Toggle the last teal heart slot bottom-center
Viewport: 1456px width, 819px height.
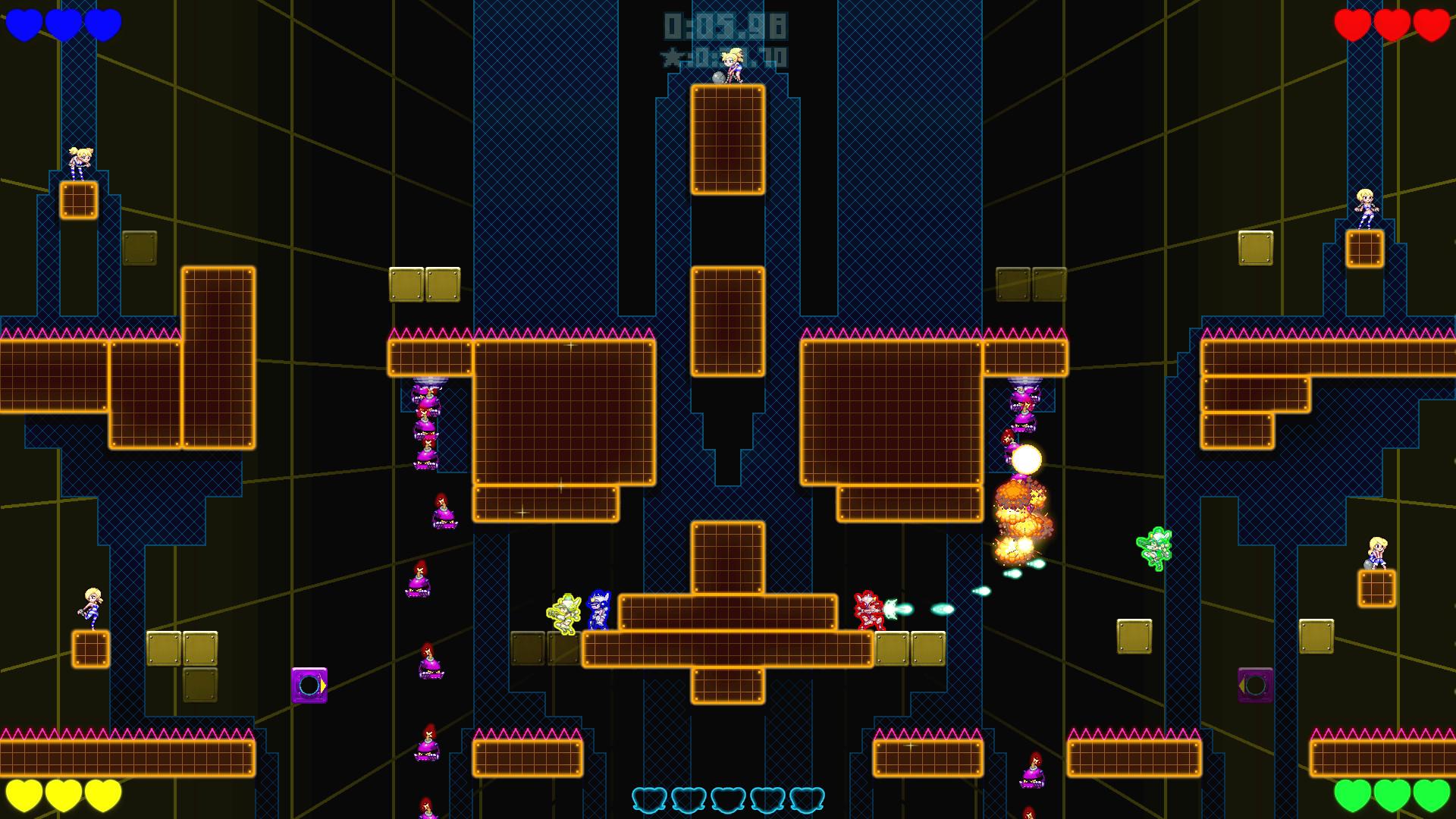pos(808,799)
